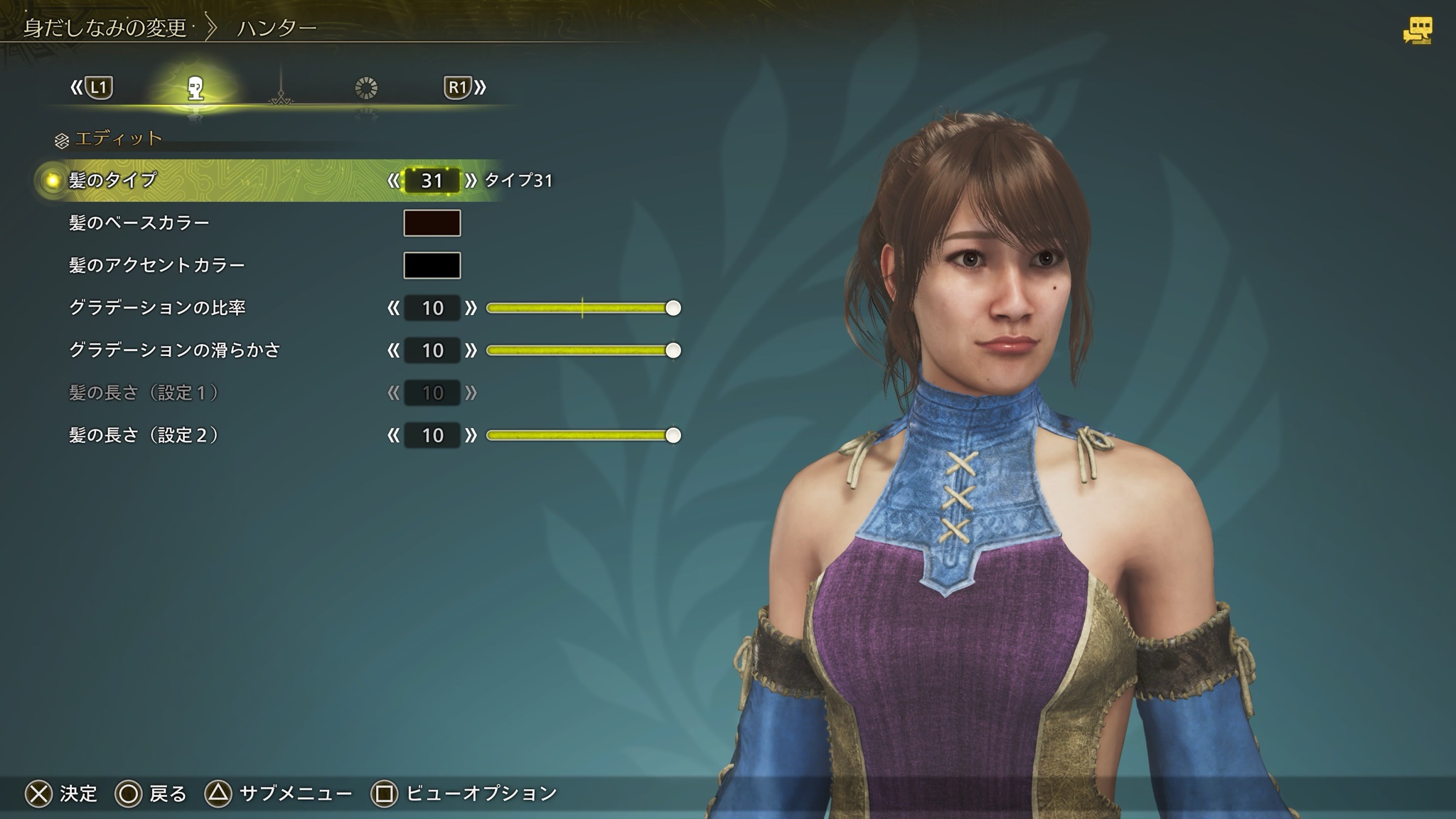Increase hair type number with right arrow
This screenshot has height=819, width=1456.
tap(471, 181)
